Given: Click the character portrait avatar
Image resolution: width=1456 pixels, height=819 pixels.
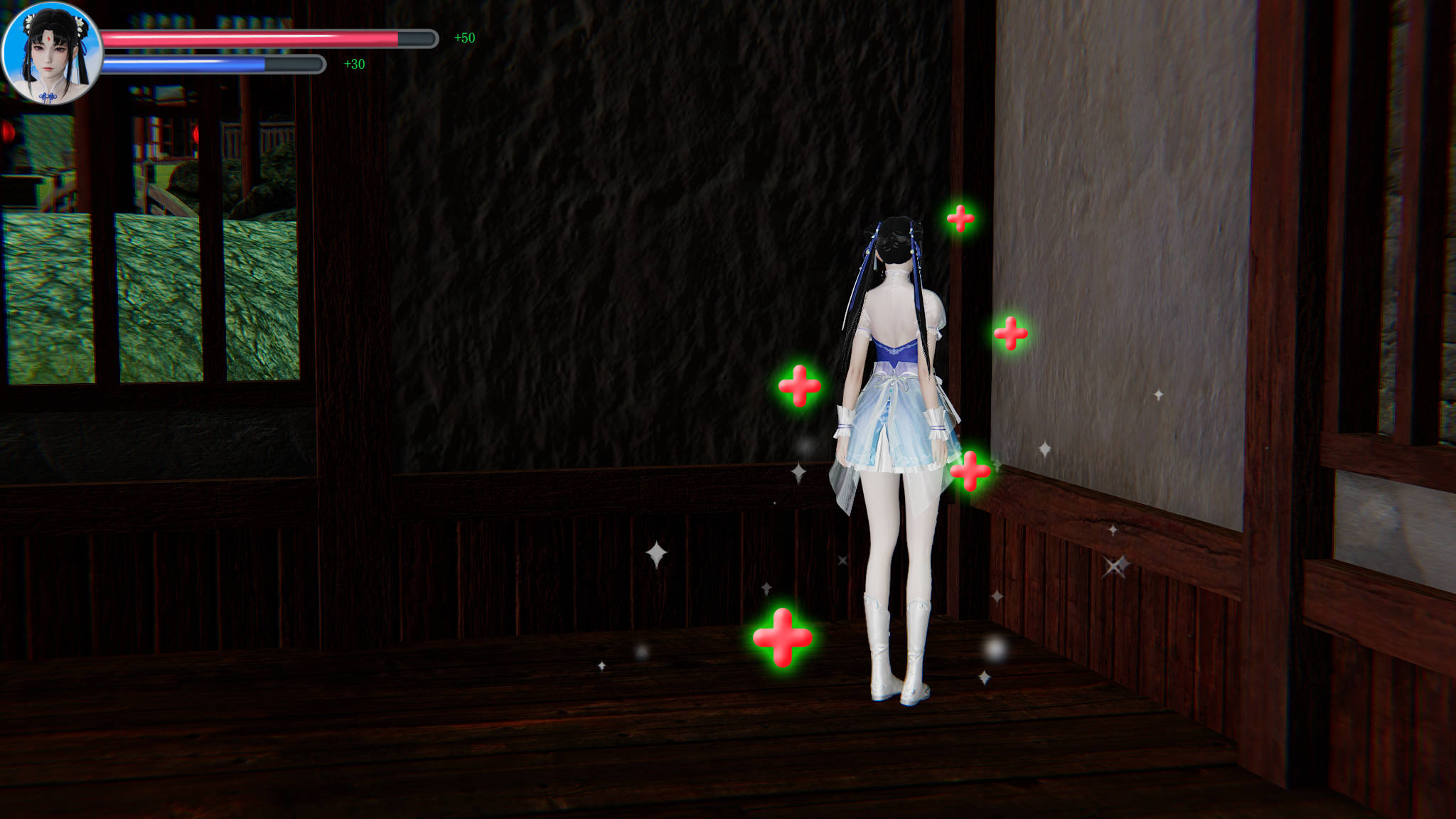Looking at the screenshot, I should [51, 53].
